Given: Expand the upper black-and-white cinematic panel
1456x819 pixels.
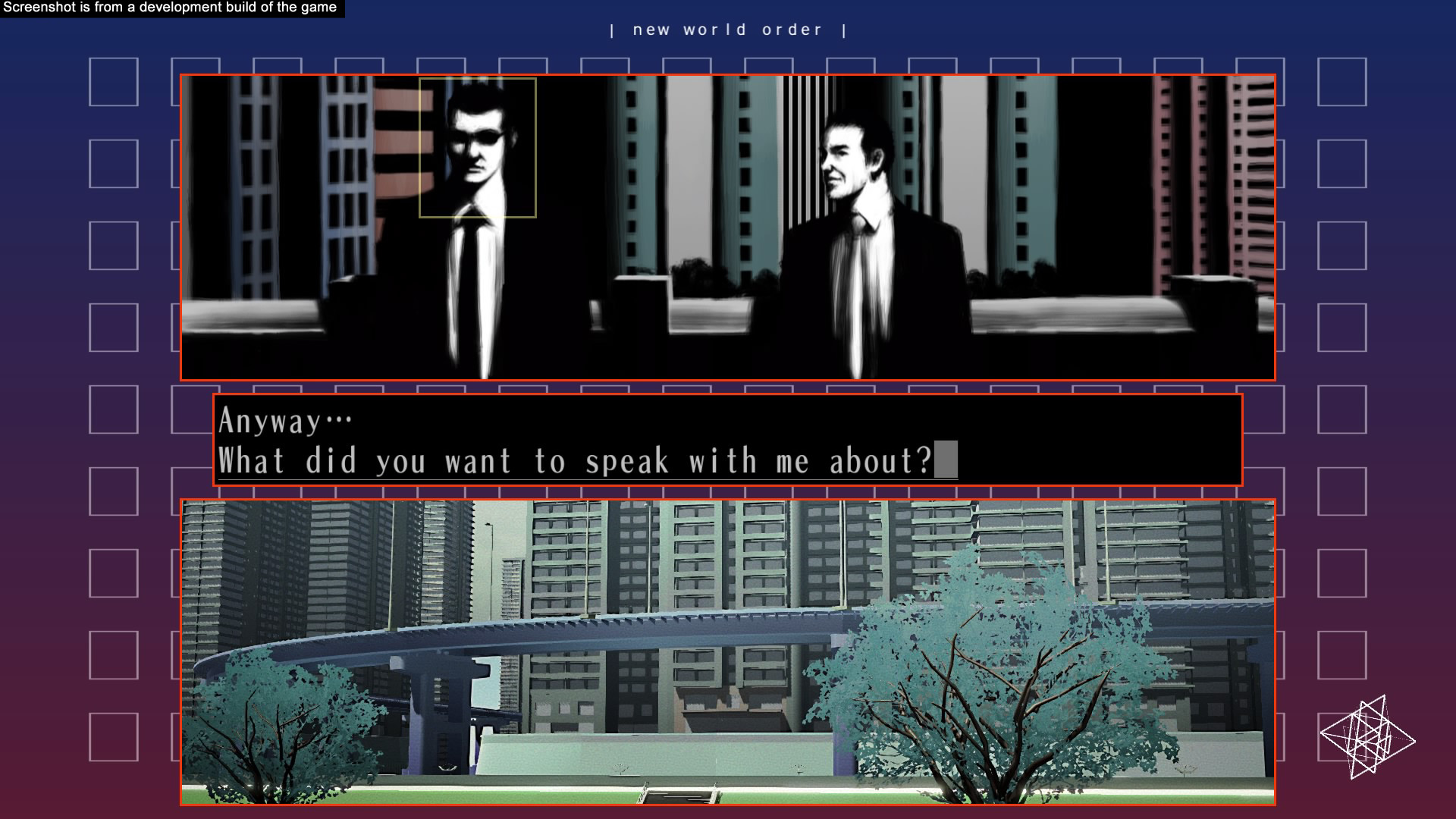Looking at the screenshot, I should [x=726, y=225].
